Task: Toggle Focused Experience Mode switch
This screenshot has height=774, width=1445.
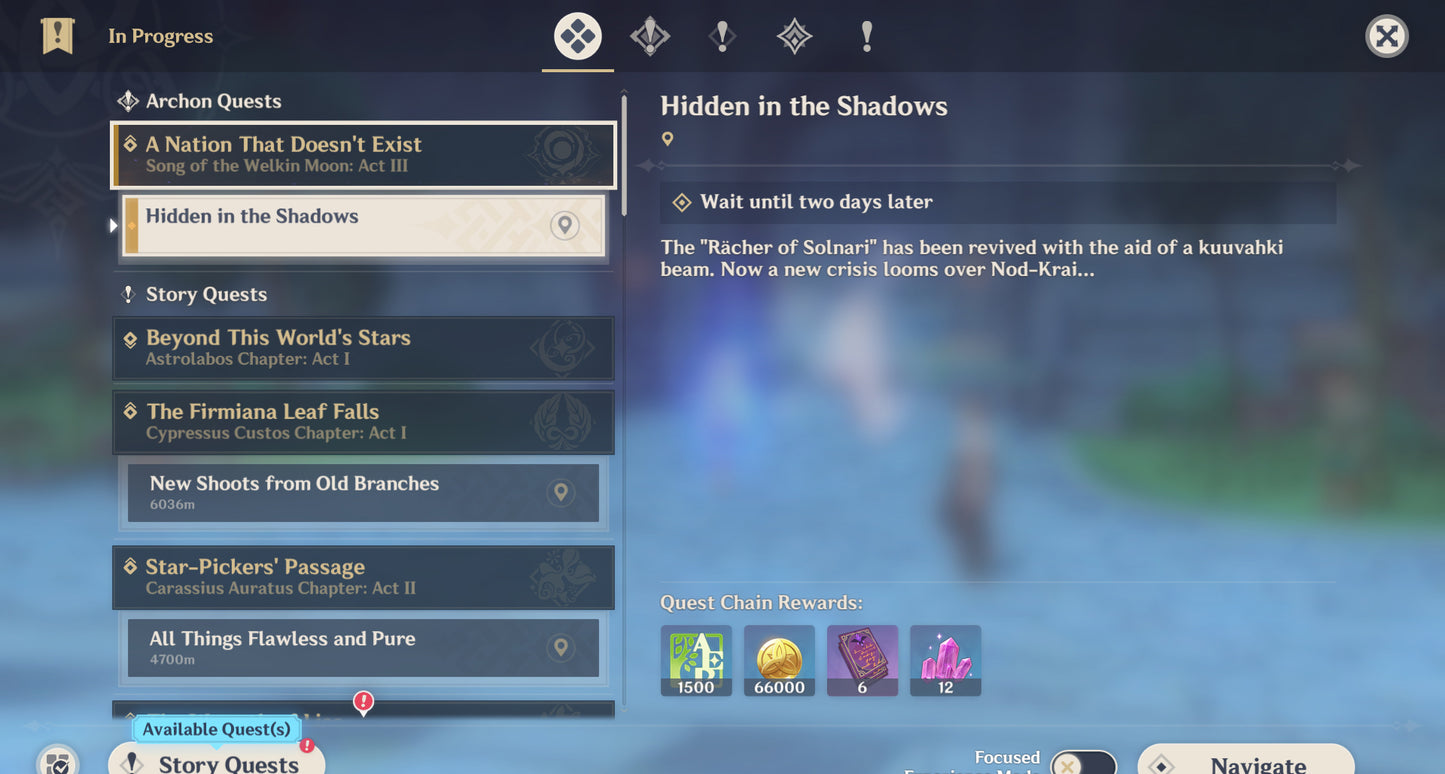Action: tap(1083, 764)
